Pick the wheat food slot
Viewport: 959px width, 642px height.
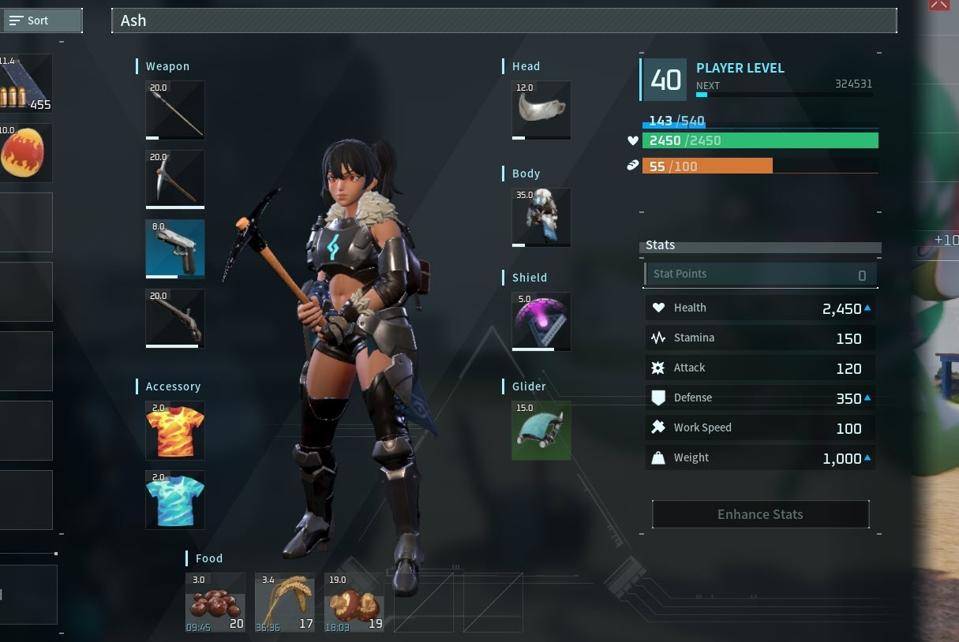point(285,602)
